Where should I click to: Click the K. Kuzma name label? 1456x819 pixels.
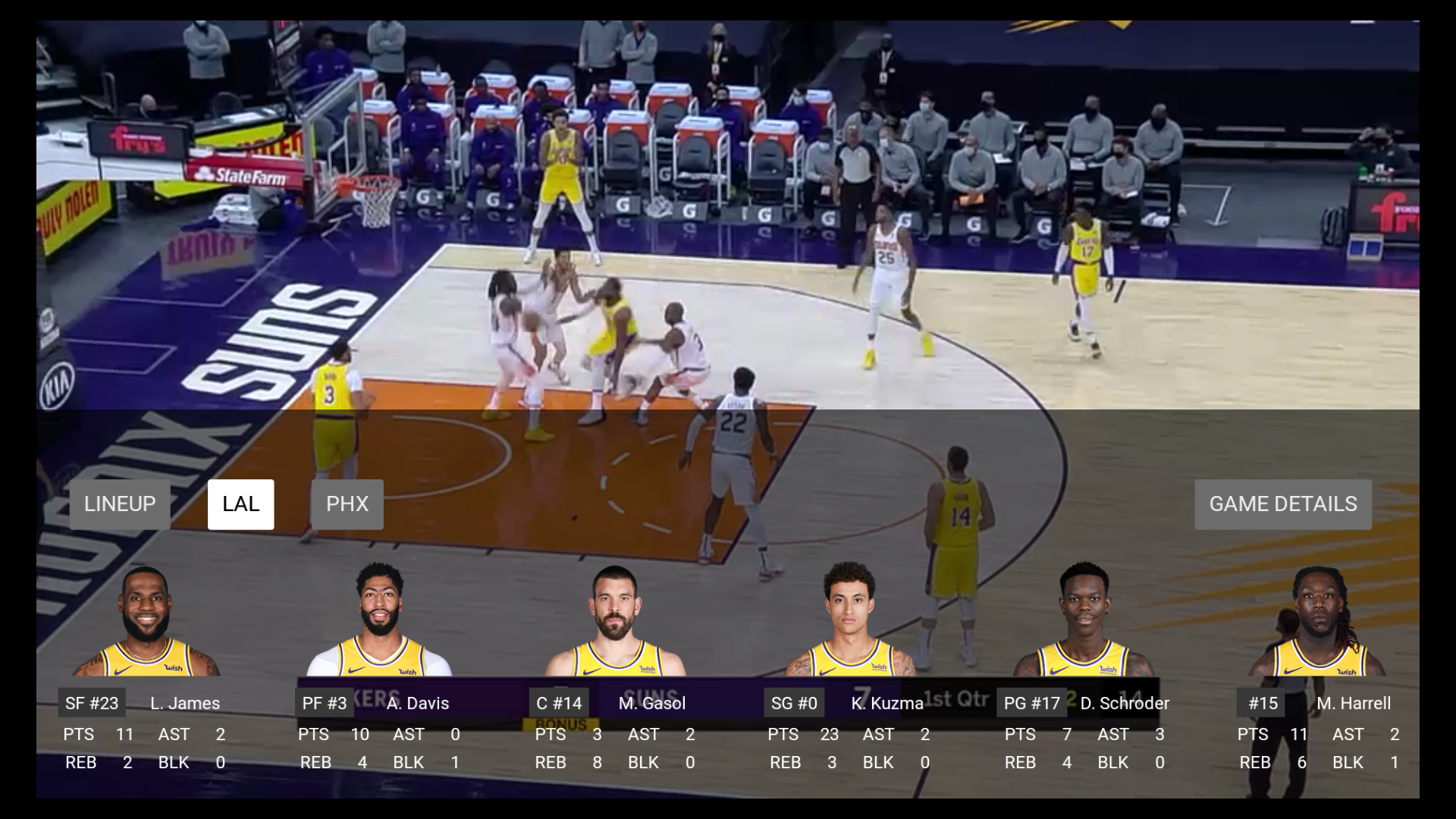(x=886, y=703)
